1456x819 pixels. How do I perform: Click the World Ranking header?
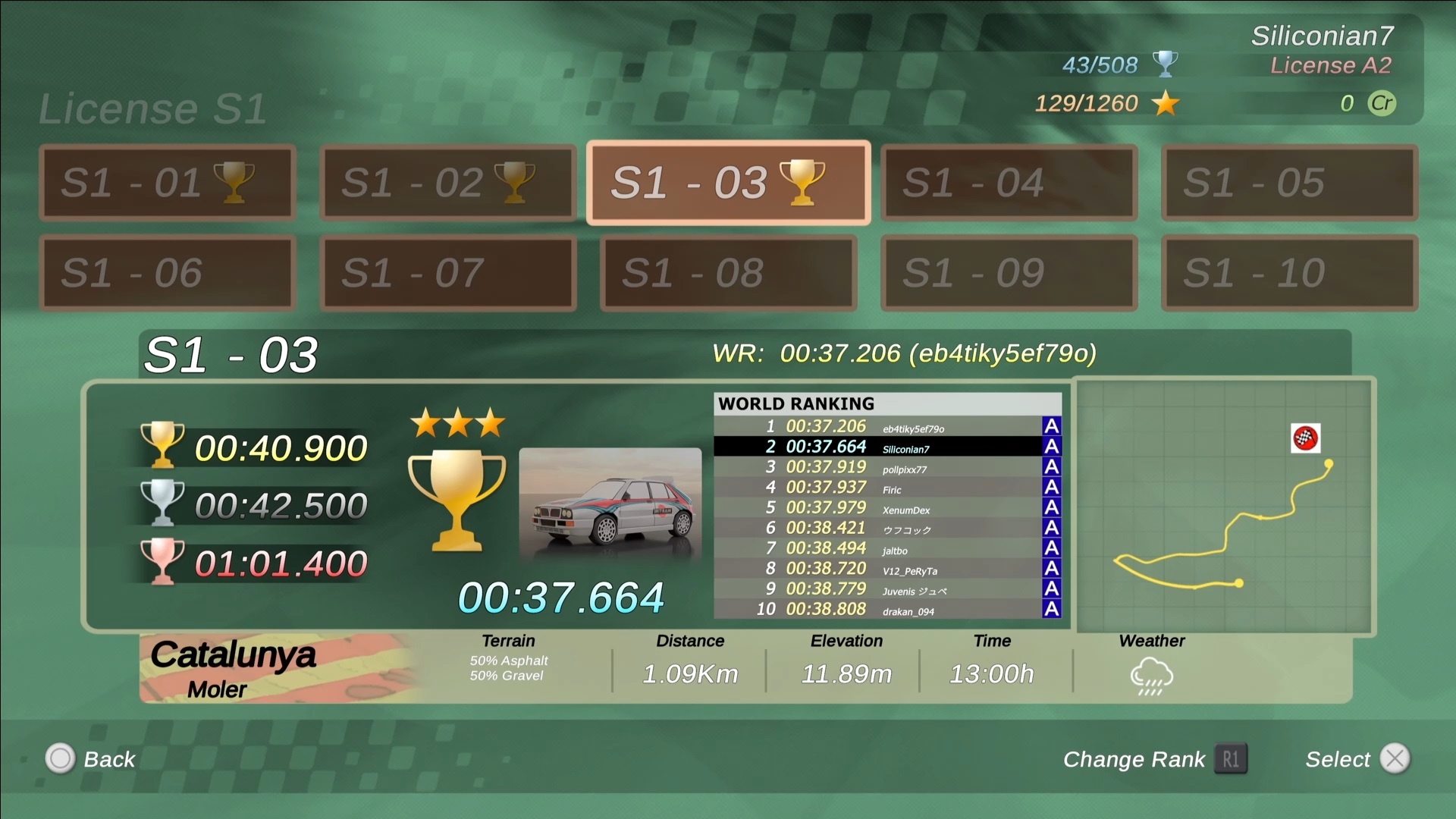pyautogui.click(x=796, y=403)
